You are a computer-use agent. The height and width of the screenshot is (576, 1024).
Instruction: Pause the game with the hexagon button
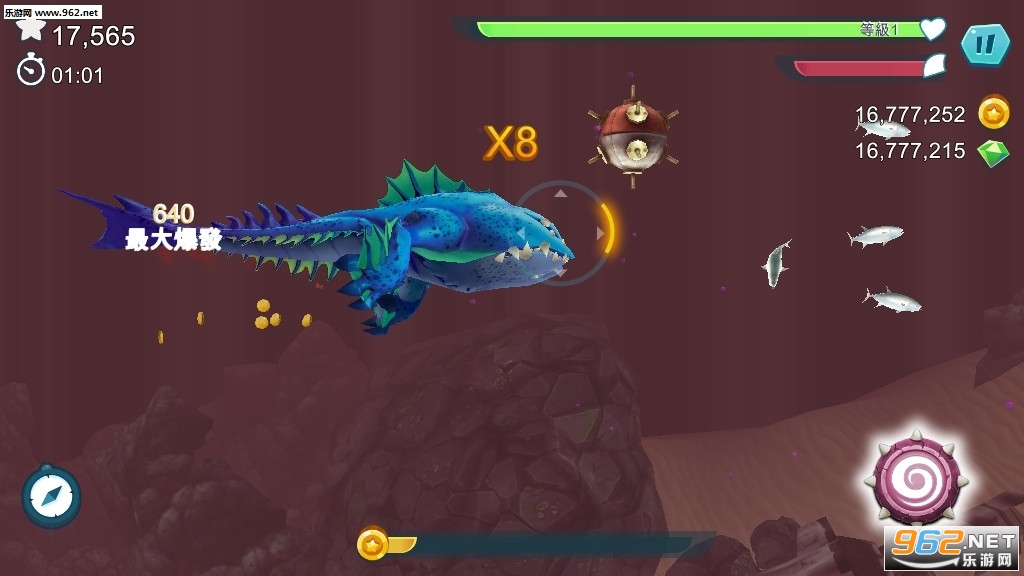click(985, 44)
